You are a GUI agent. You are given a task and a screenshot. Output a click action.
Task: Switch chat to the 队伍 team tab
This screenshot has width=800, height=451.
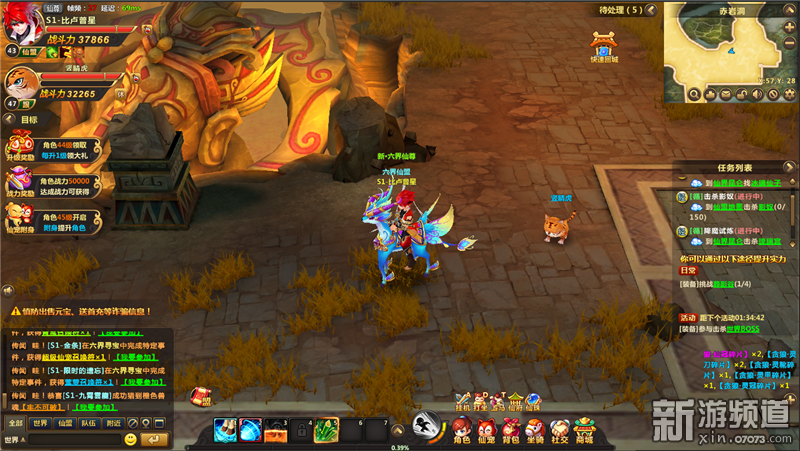pyautogui.click(x=89, y=423)
